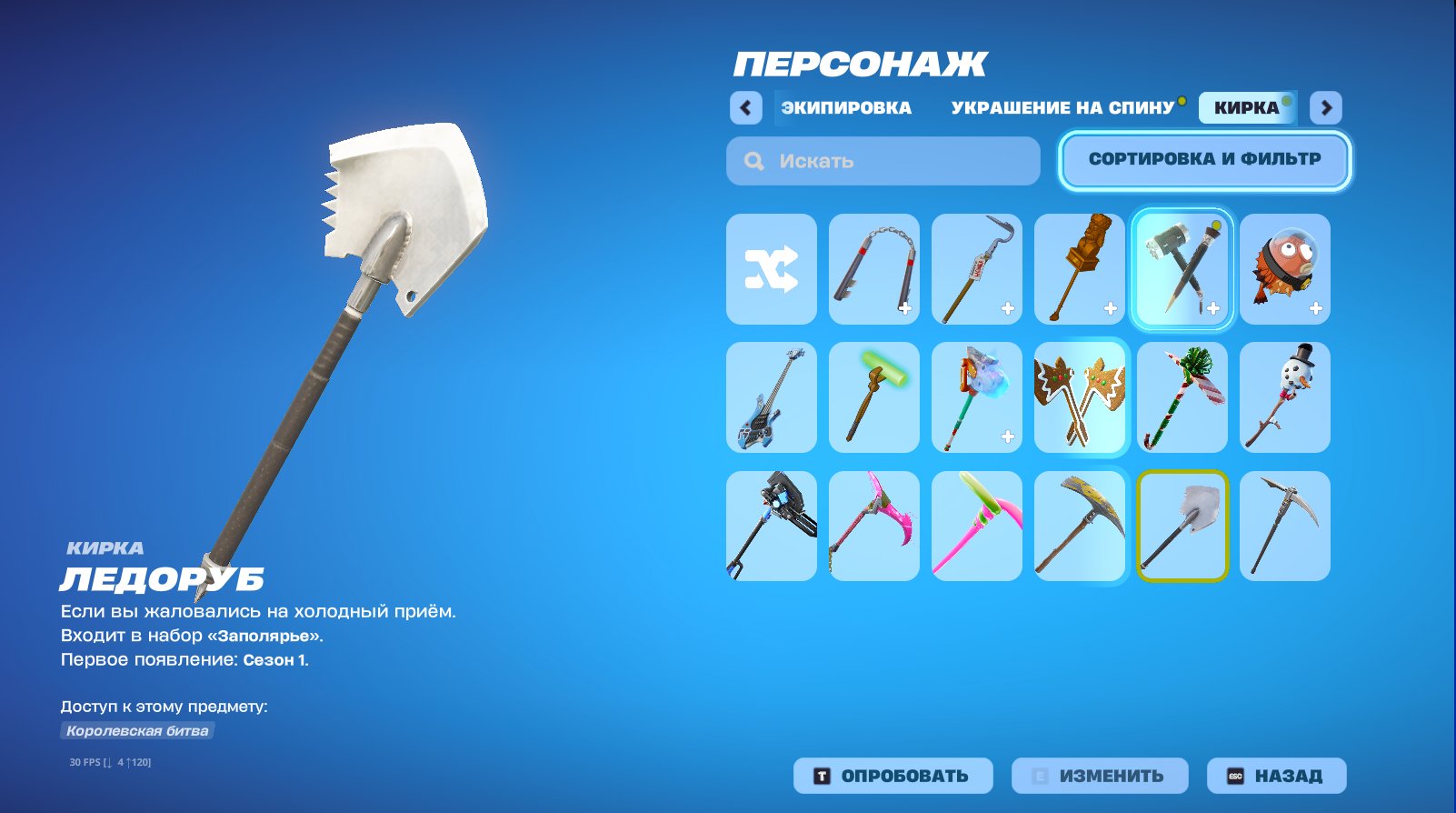Select the candy cane pickaxe

point(1182,397)
